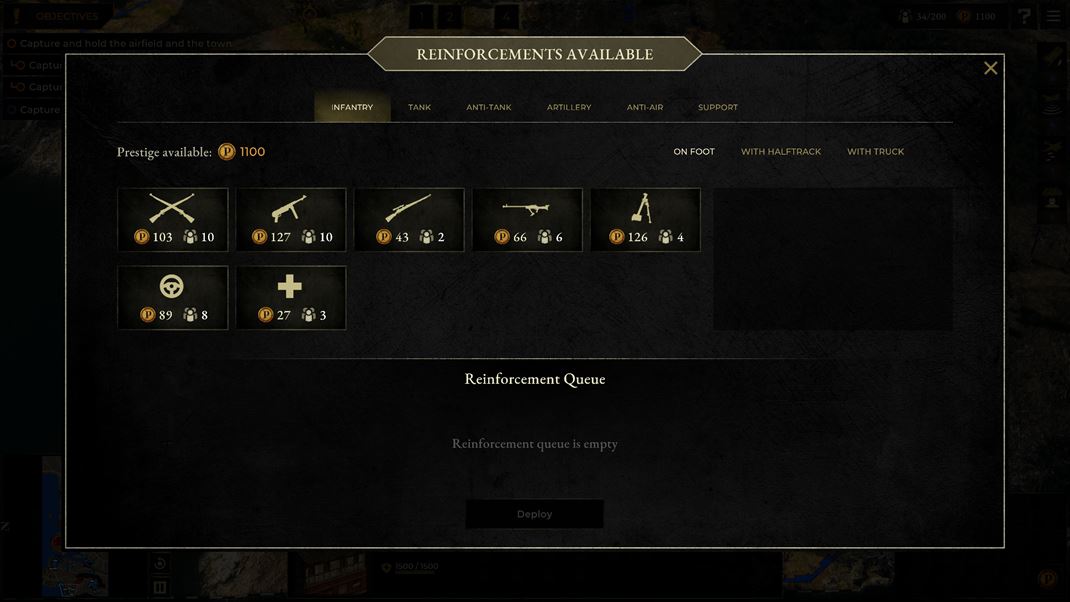Open the Anti-Tank category tab
The image size is (1070, 602).
click(488, 107)
